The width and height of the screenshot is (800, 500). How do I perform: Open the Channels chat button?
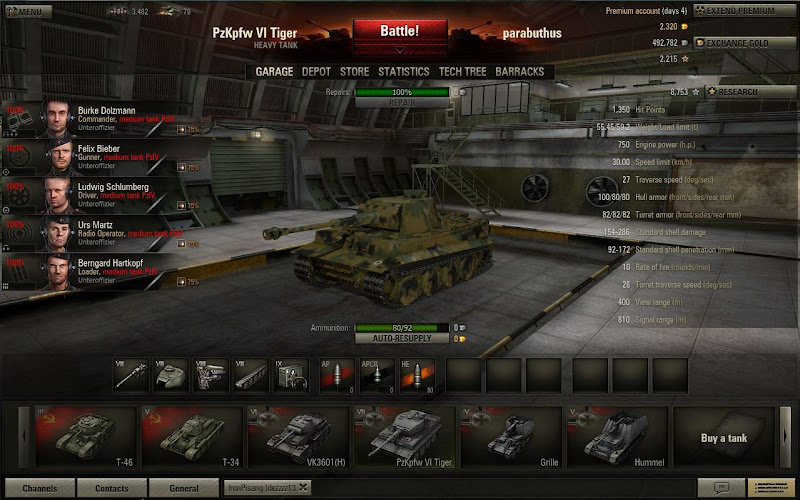[40, 488]
